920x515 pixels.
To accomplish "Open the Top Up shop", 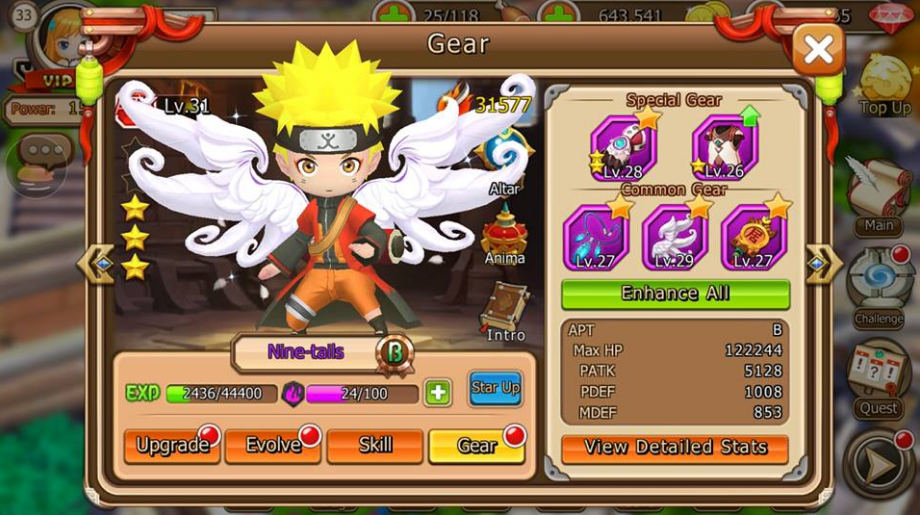I will (x=885, y=85).
